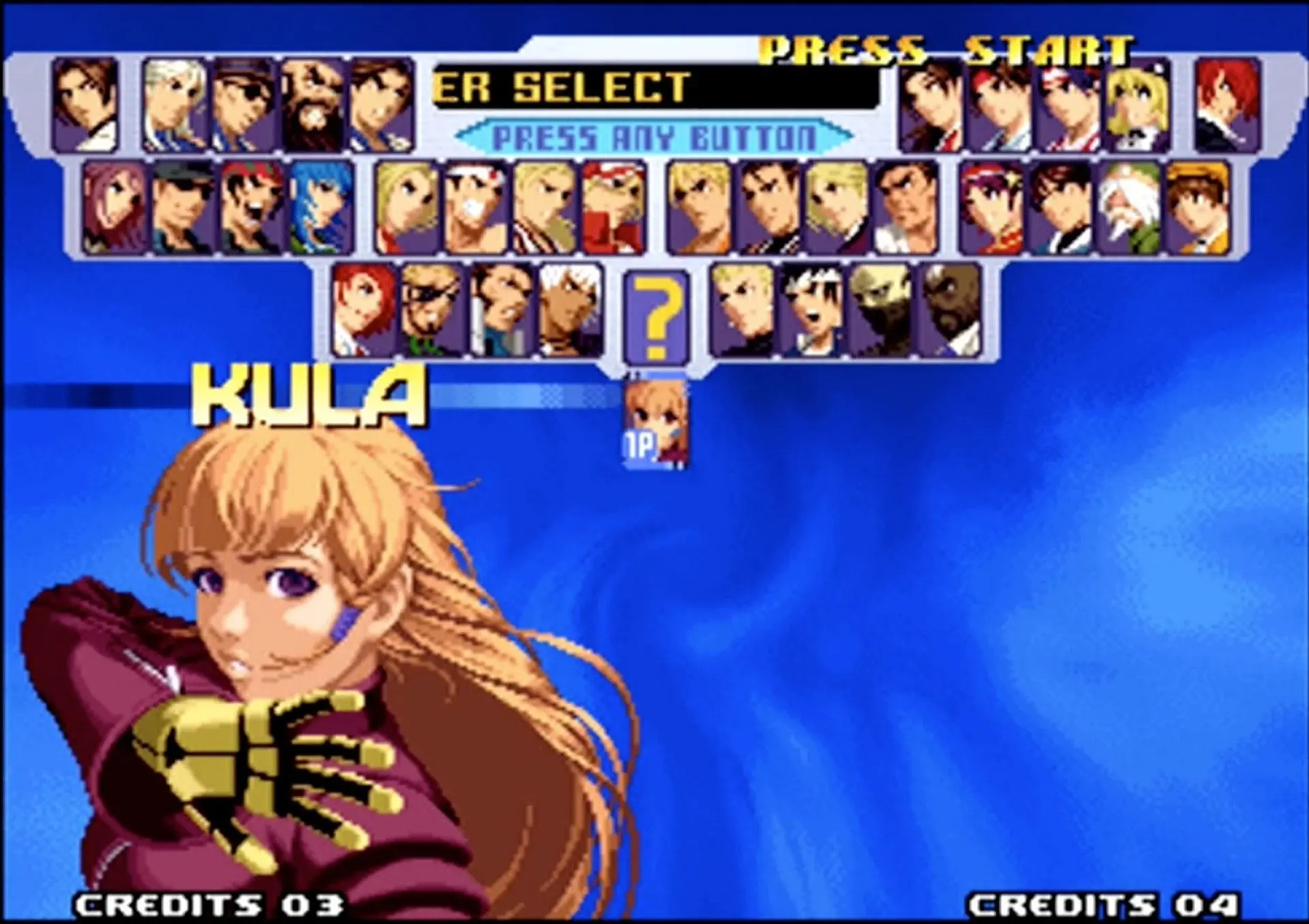Pick the mustached man in red bandana
Screen dimensions: 1309x924
(252, 208)
